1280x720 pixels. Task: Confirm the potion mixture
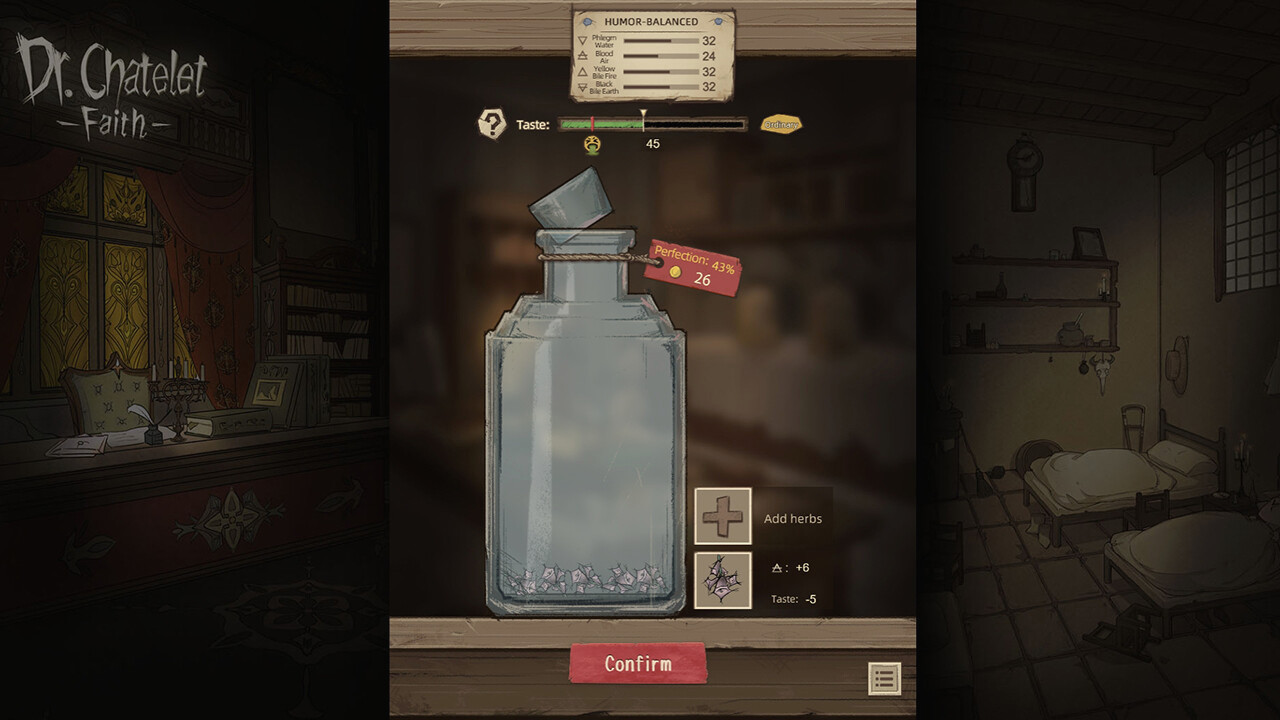point(638,664)
